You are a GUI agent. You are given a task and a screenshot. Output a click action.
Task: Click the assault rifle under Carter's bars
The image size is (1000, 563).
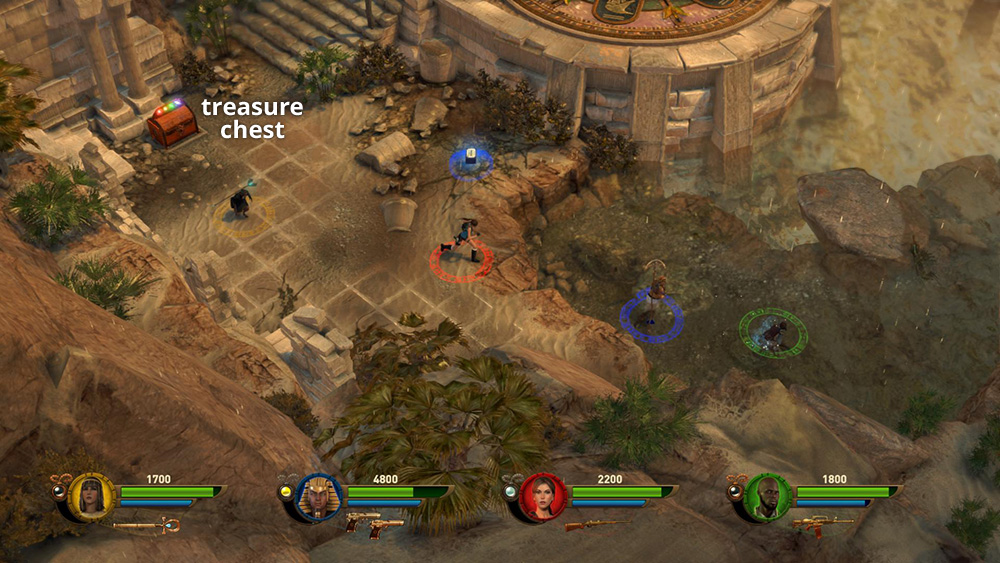point(822,523)
